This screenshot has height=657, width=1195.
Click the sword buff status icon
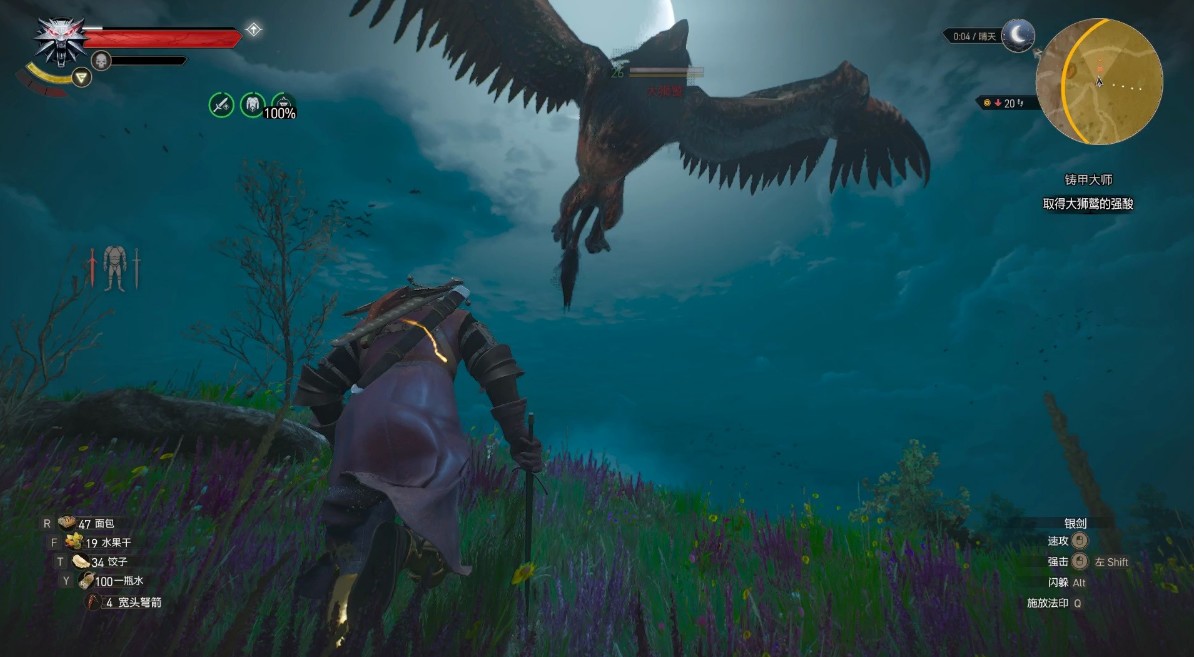point(221,104)
